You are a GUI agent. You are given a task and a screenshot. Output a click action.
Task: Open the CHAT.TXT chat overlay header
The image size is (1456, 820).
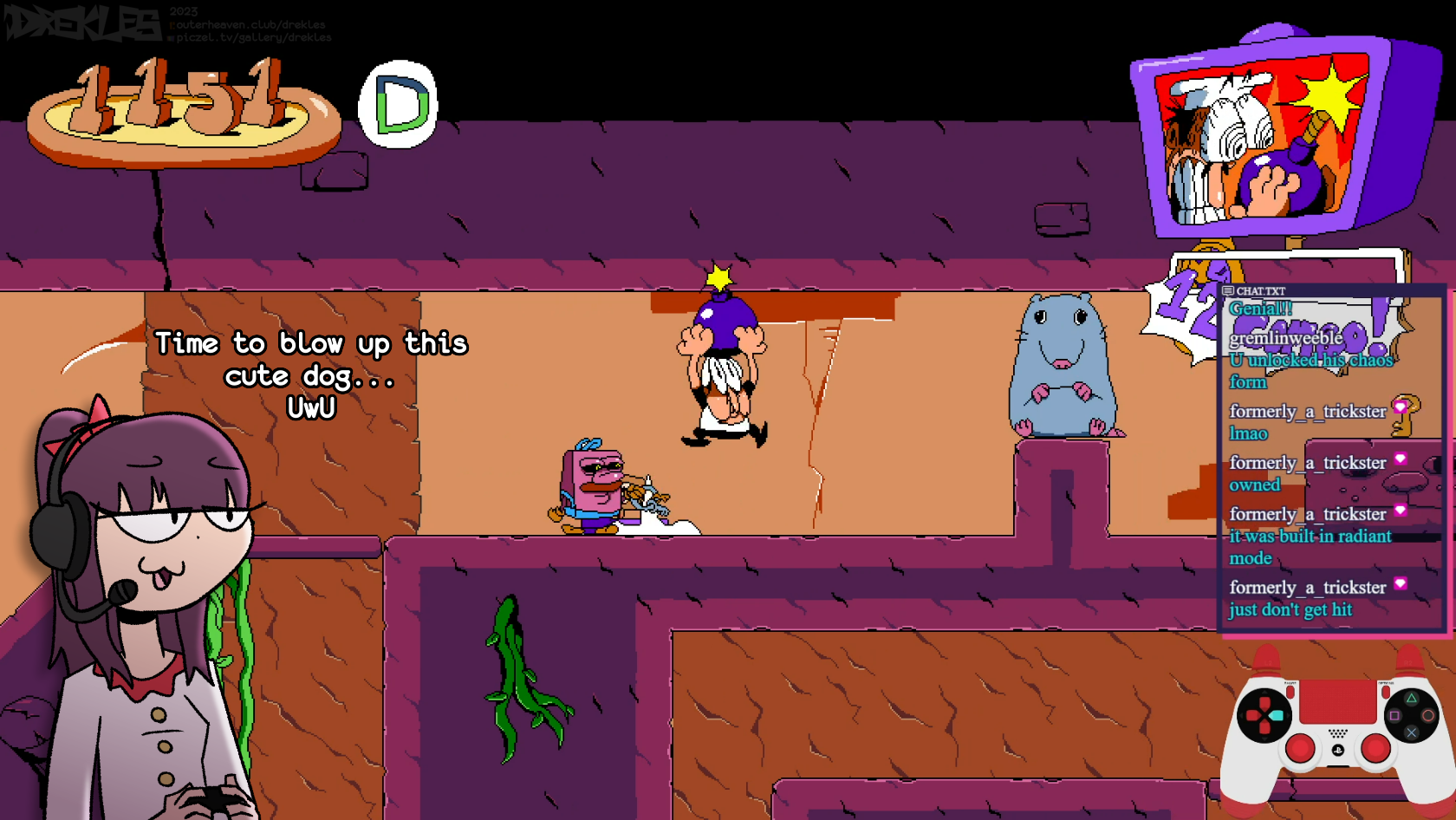pyautogui.click(x=1260, y=291)
